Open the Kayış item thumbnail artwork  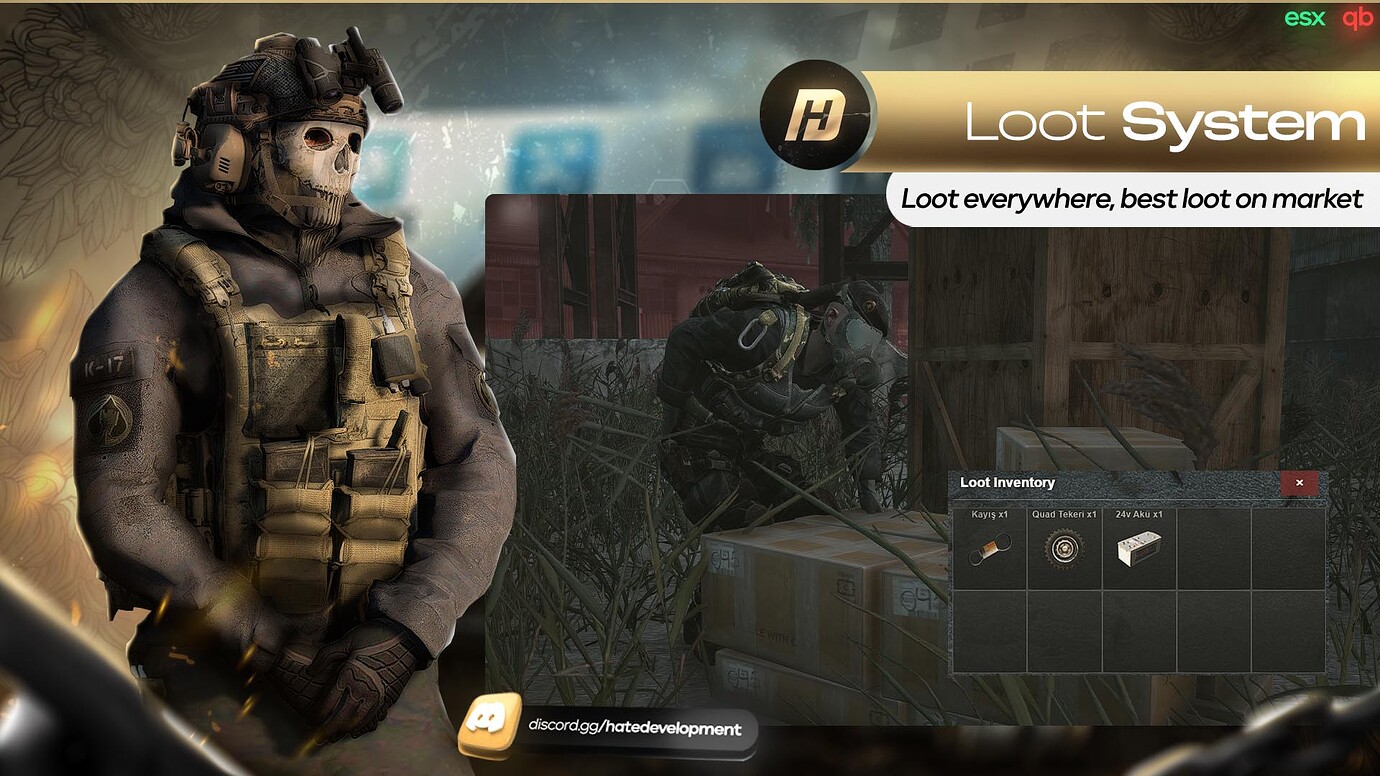(989, 550)
